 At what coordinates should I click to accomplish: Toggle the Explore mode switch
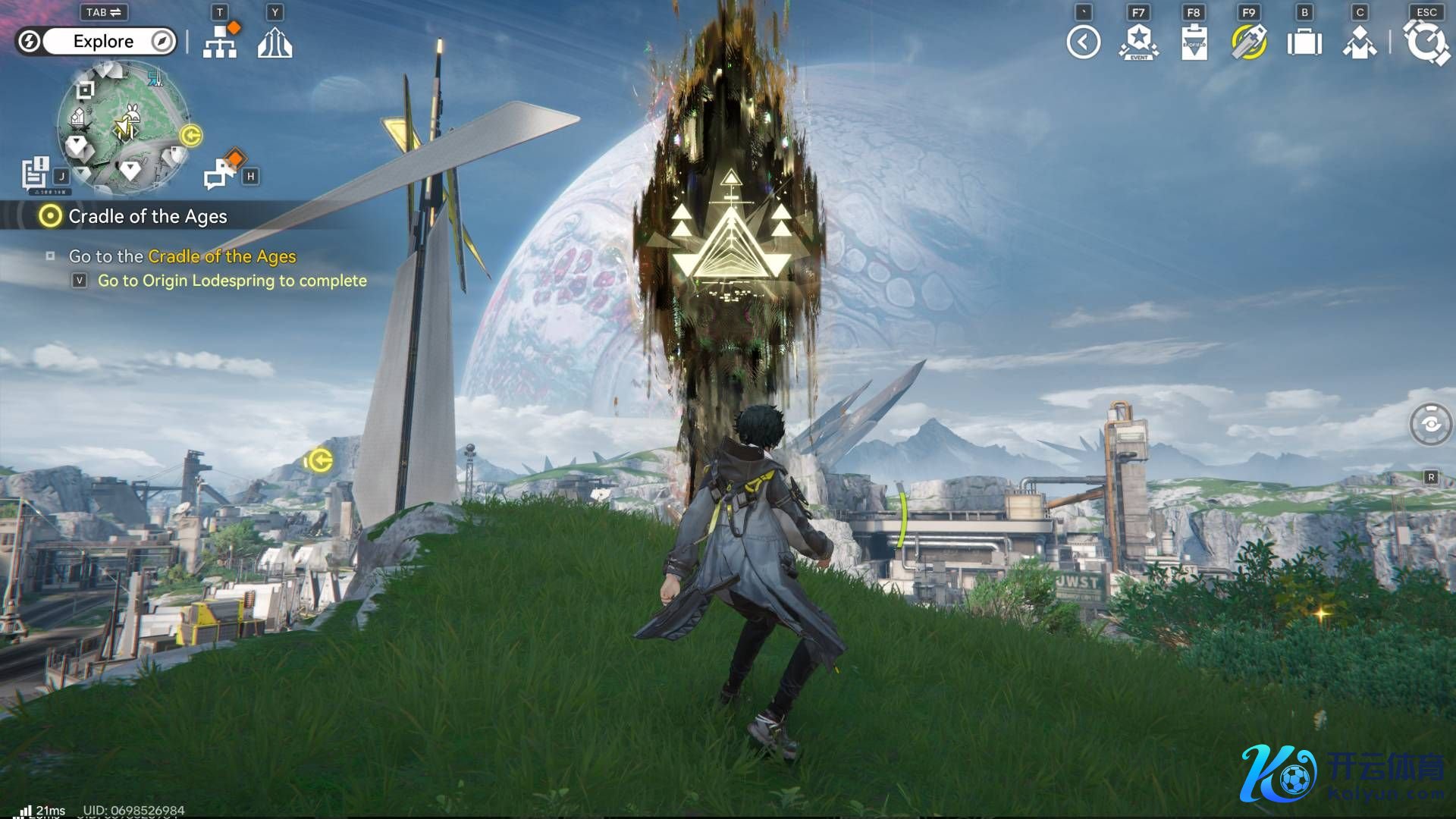coord(96,41)
